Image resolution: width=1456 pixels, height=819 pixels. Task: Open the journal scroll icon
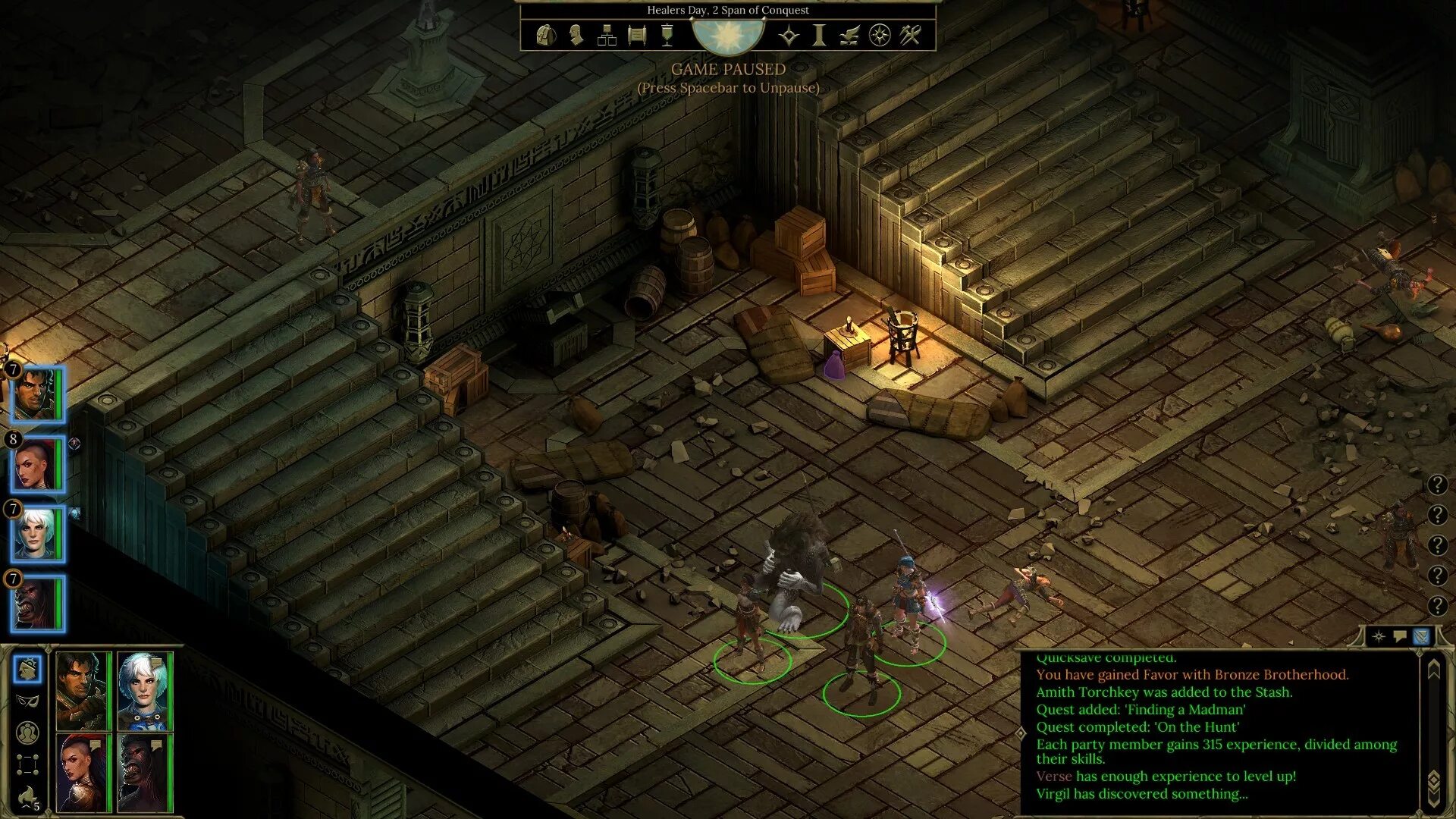tap(637, 35)
